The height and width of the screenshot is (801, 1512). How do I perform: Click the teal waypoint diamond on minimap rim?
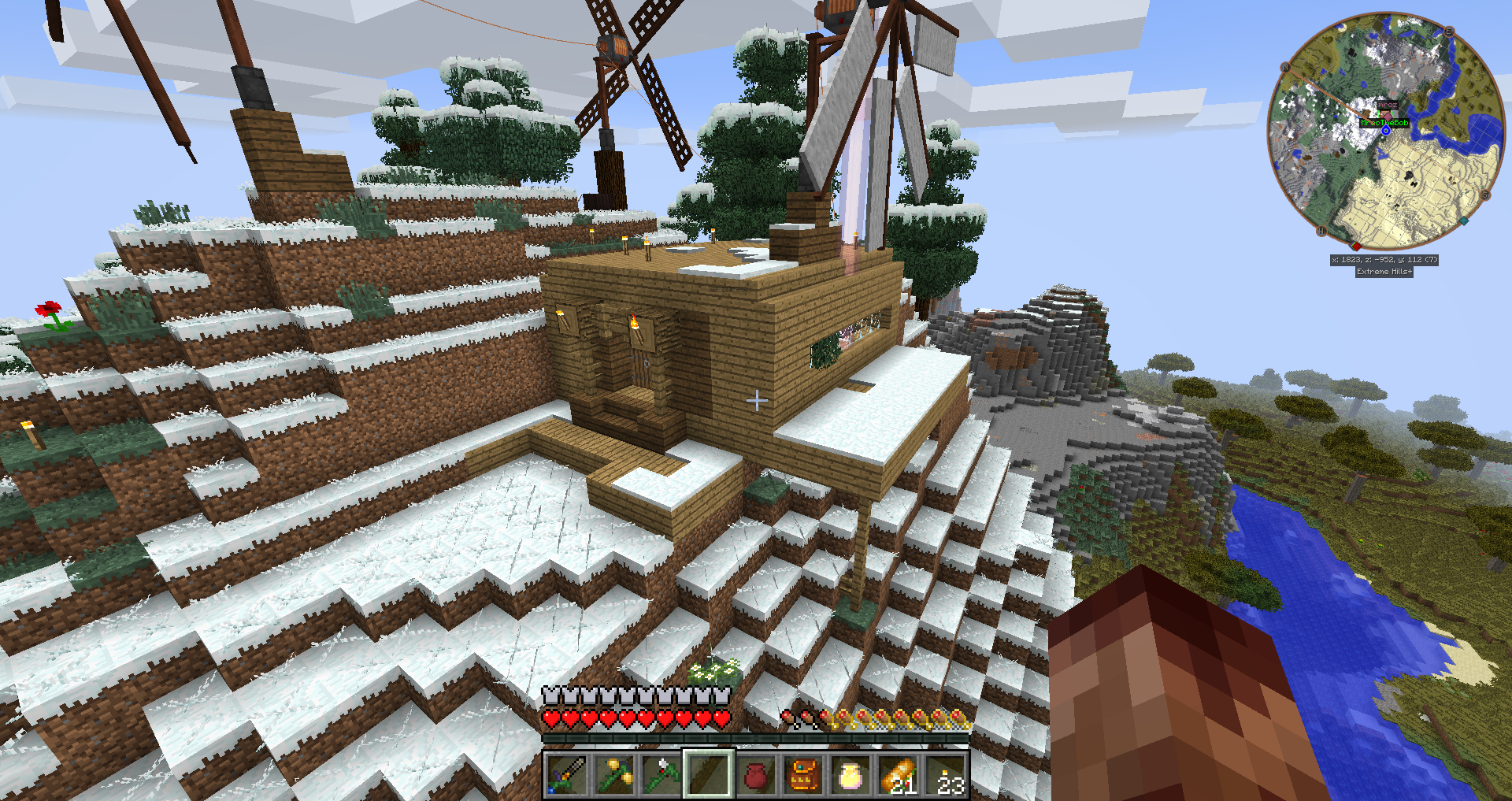pos(1464,221)
